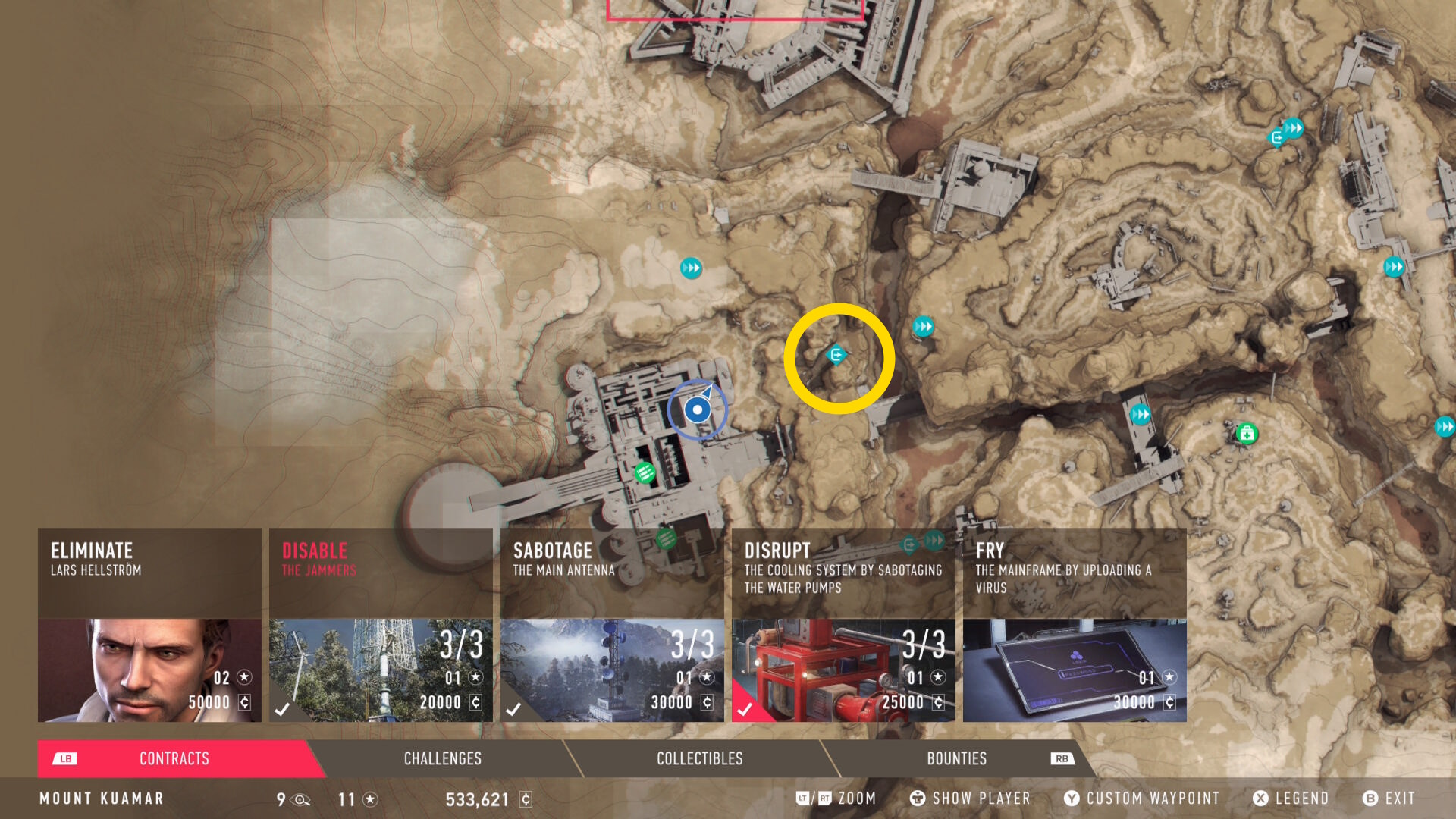The image size is (1456, 819).
Task: Open the Challenges tab
Action: (443, 758)
